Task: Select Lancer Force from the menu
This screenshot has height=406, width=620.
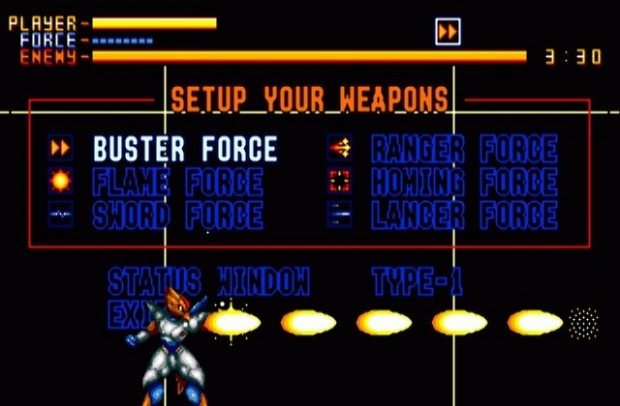Action: click(x=464, y=215)
